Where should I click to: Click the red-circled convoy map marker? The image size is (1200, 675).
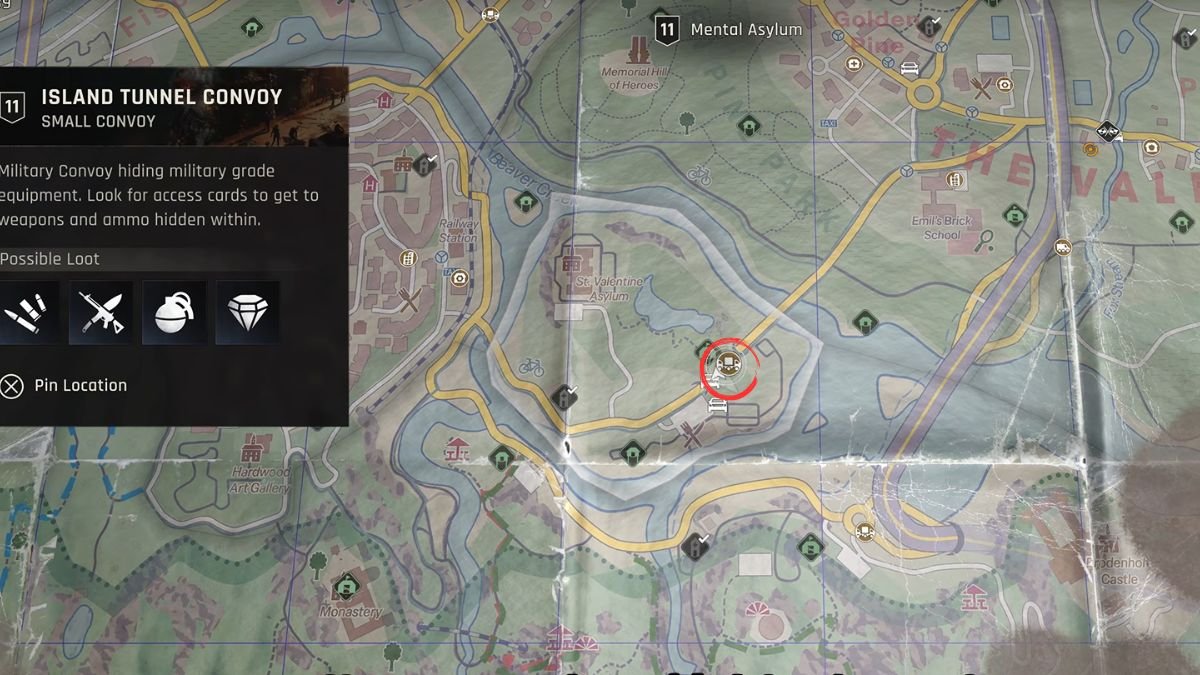pos(728,364)
